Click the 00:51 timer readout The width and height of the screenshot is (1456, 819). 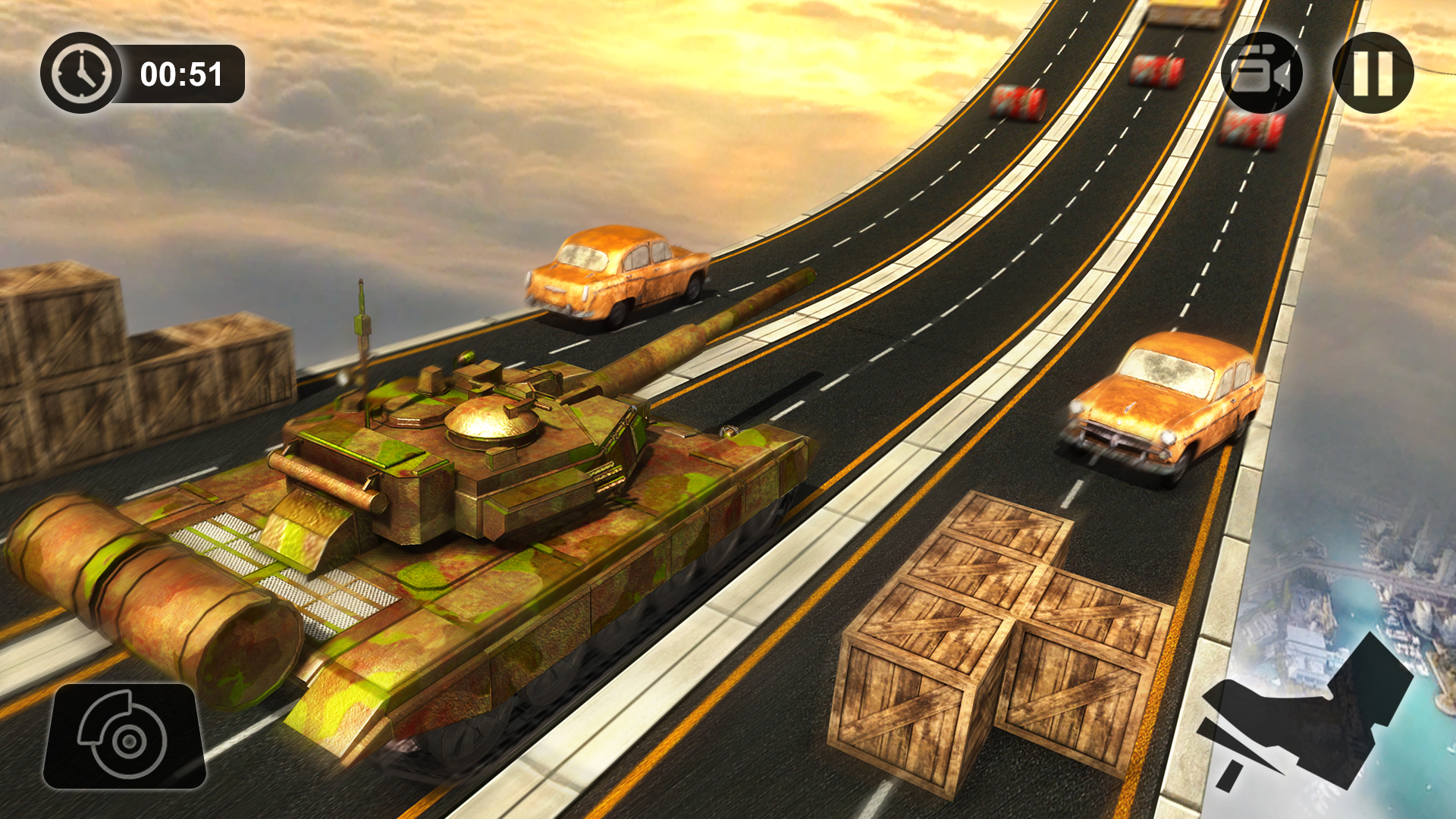180,74
